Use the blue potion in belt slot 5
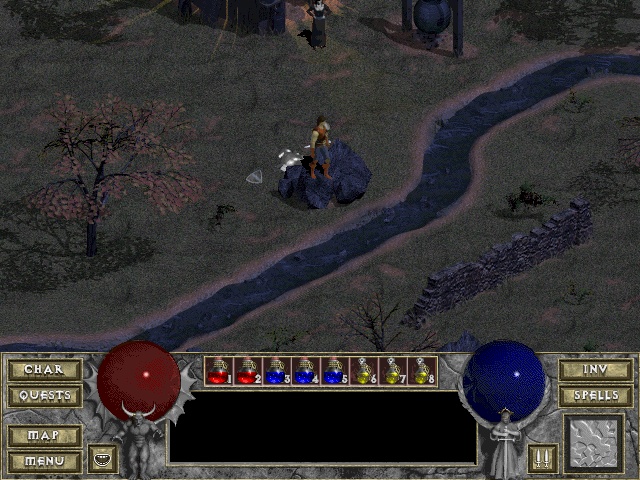Image resolution: width=640 pixels, height=480 pixels. click(x=335, y=371)
